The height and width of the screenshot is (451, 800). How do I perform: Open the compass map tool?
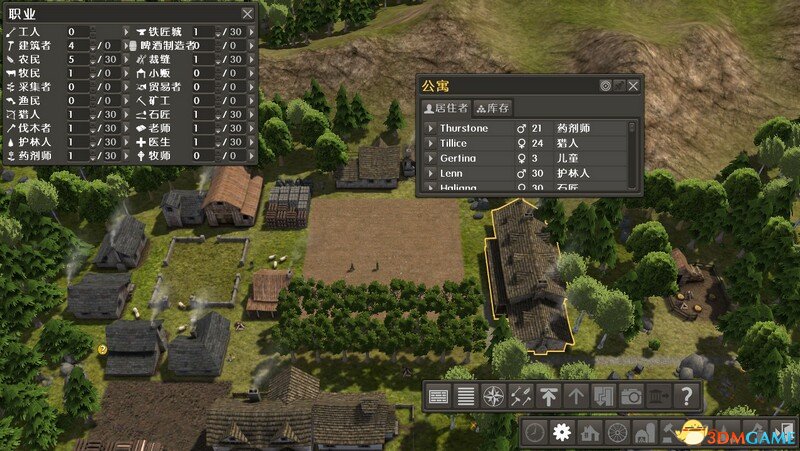[x=492, y=396]
